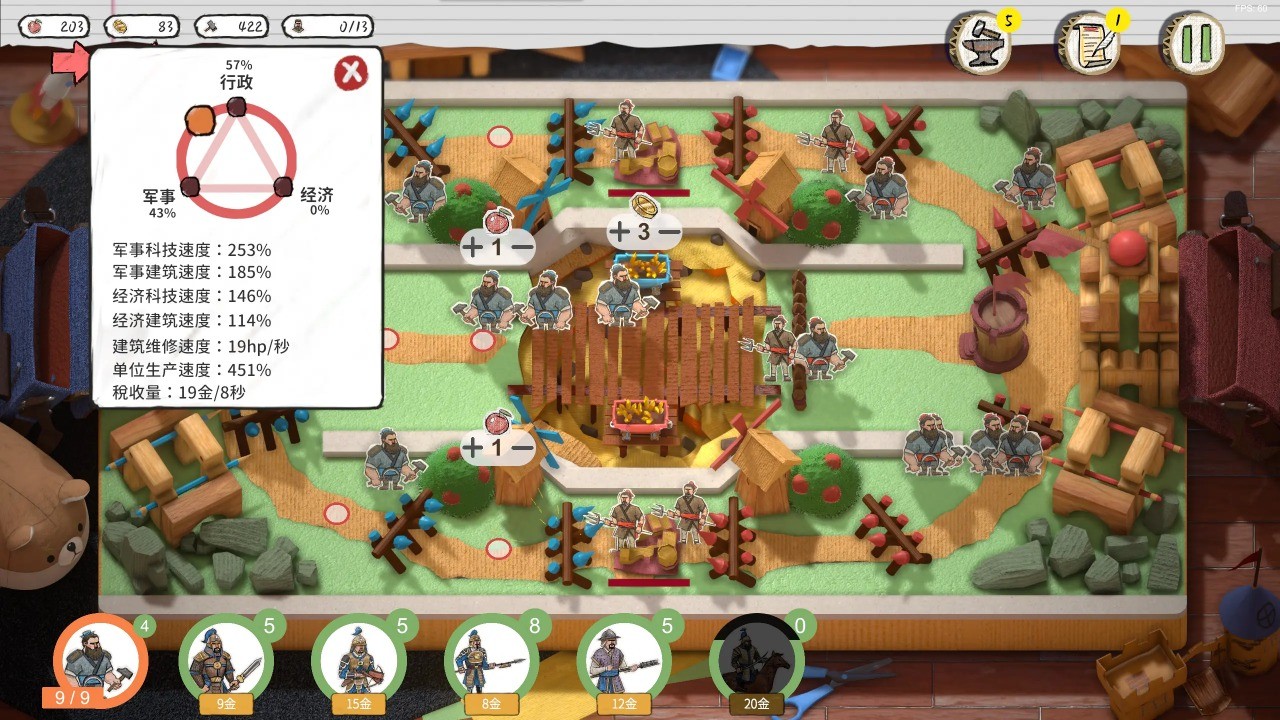Close the policy triangle panel
The image size is (1280, 720).
pyautogui.click(x=350, y=73)
